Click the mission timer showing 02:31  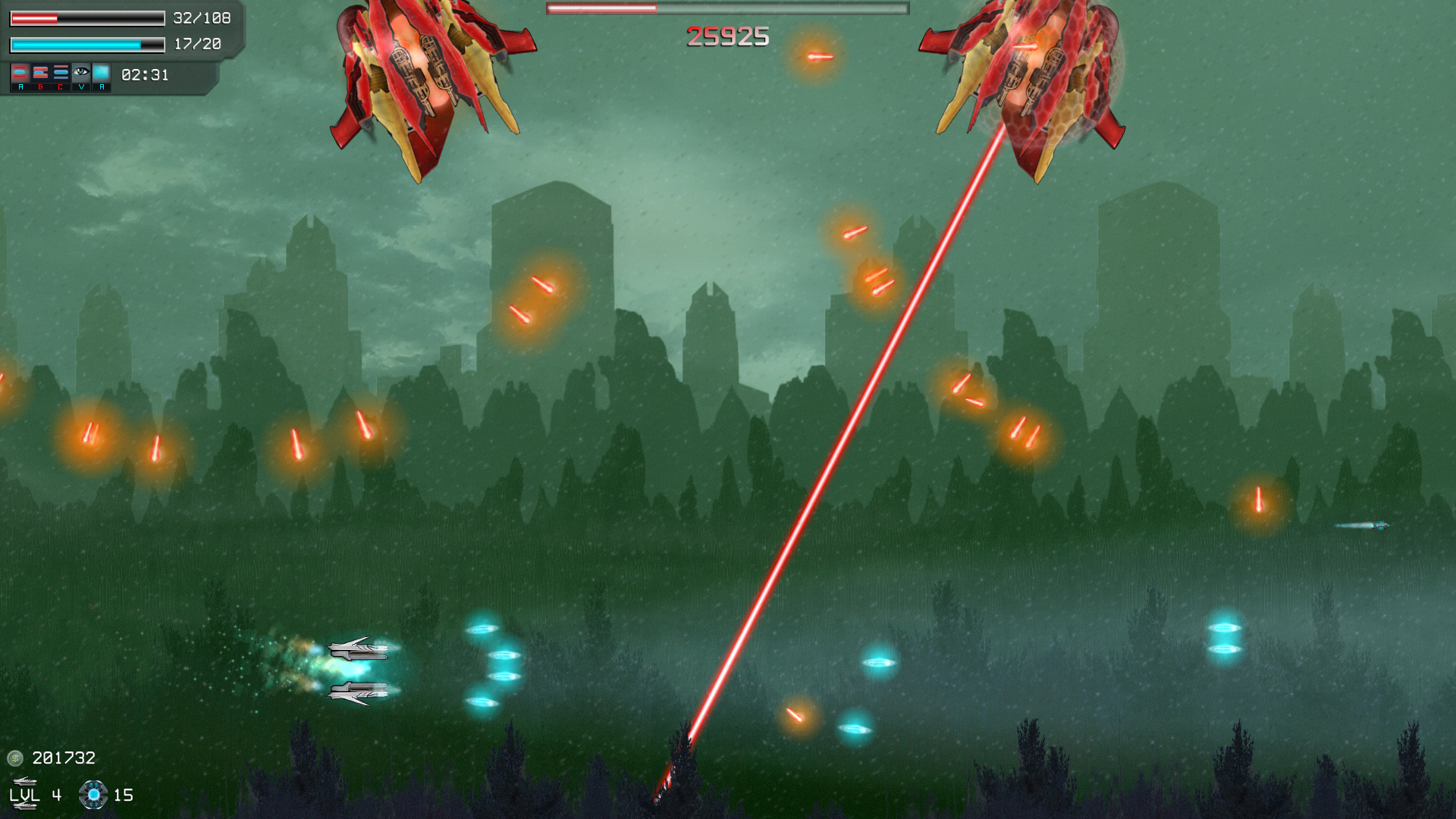pos(144,76)
